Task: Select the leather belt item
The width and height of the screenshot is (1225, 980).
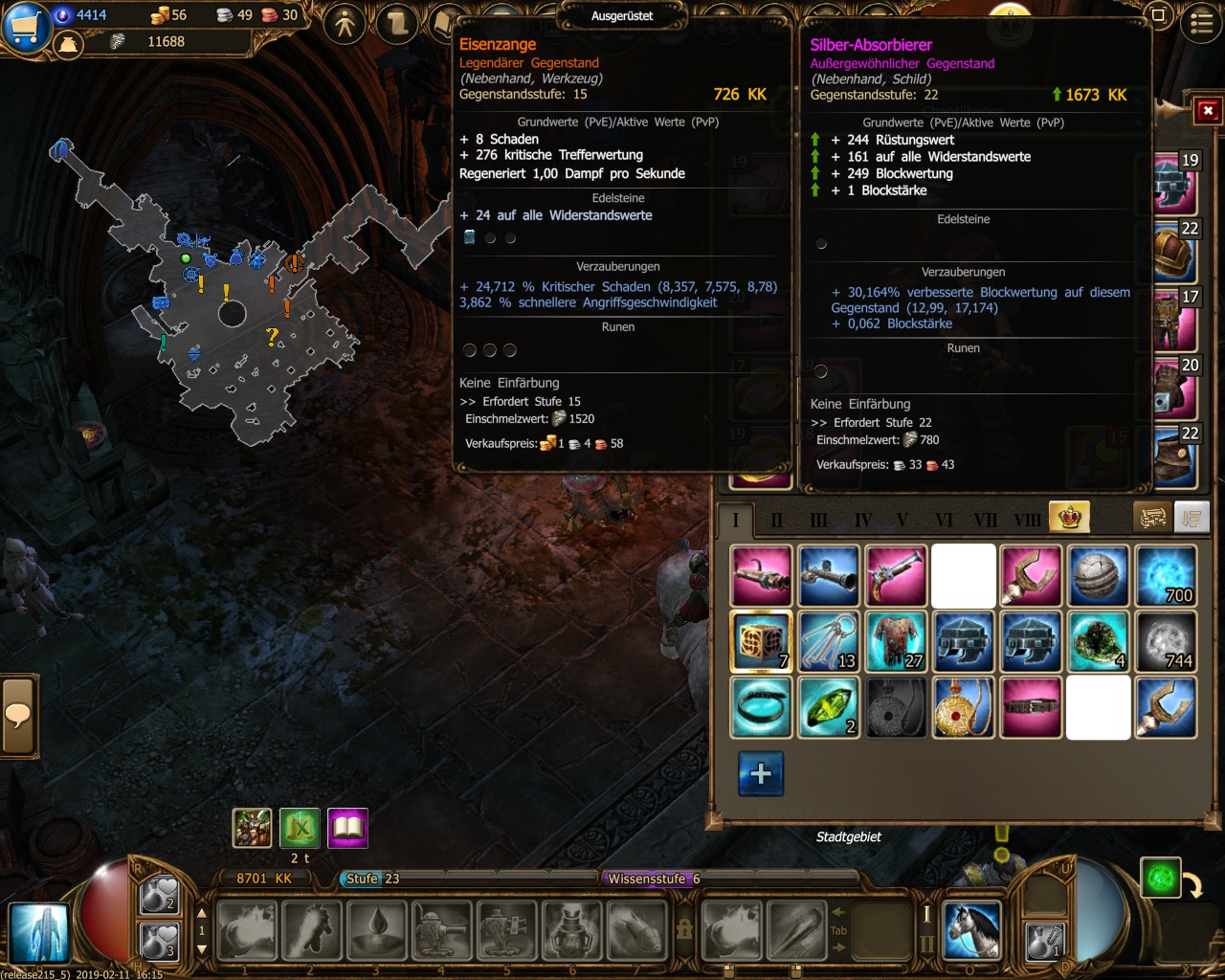Action: pos(1031,708)
